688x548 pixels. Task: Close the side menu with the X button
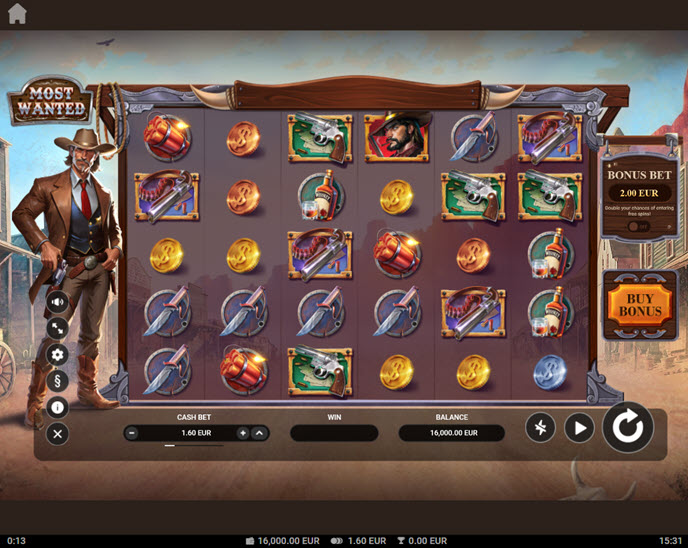click(57, 433)
